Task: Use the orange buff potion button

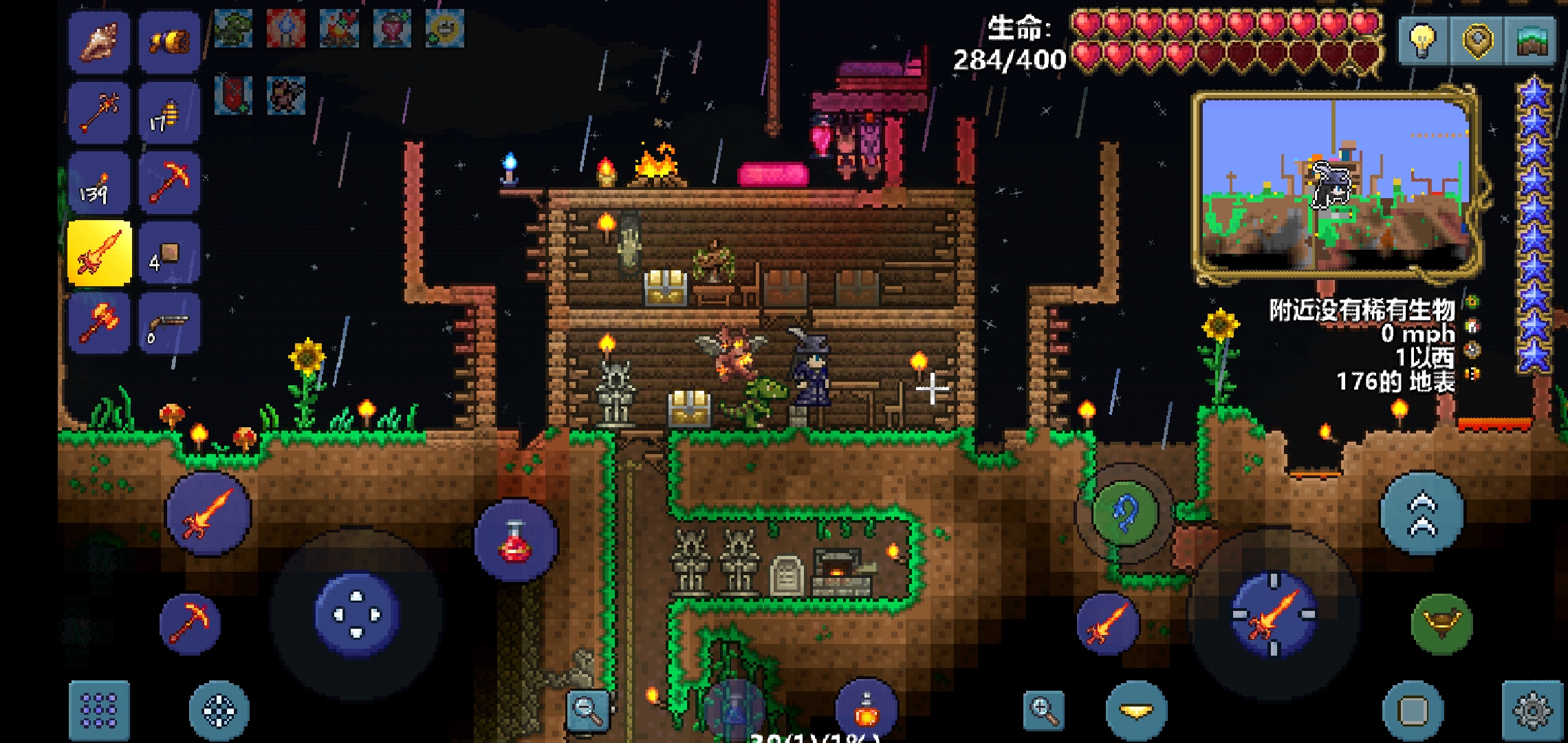Action: point(867,710)
